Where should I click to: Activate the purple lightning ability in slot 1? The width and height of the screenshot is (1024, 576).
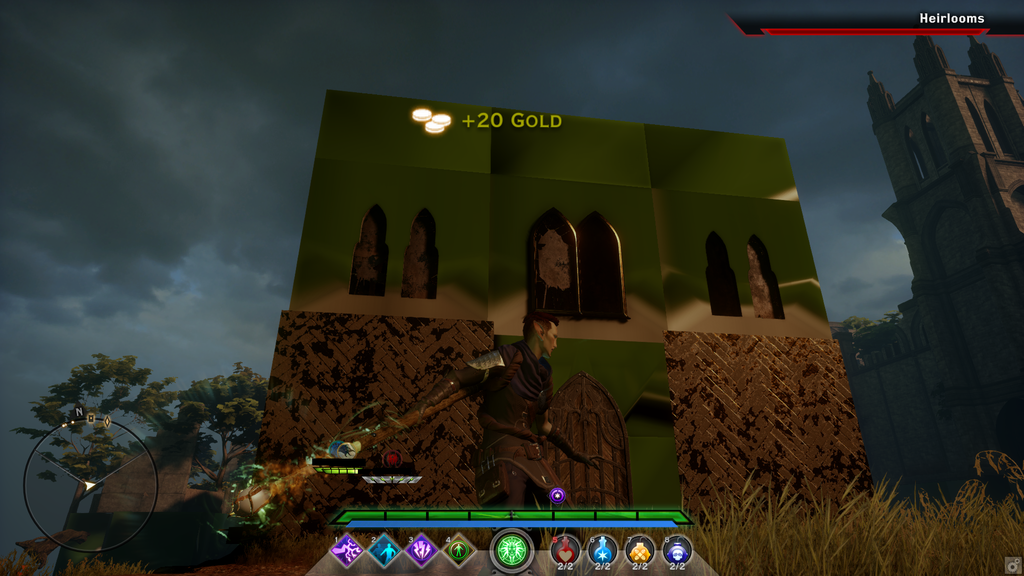tap(347, 550)
